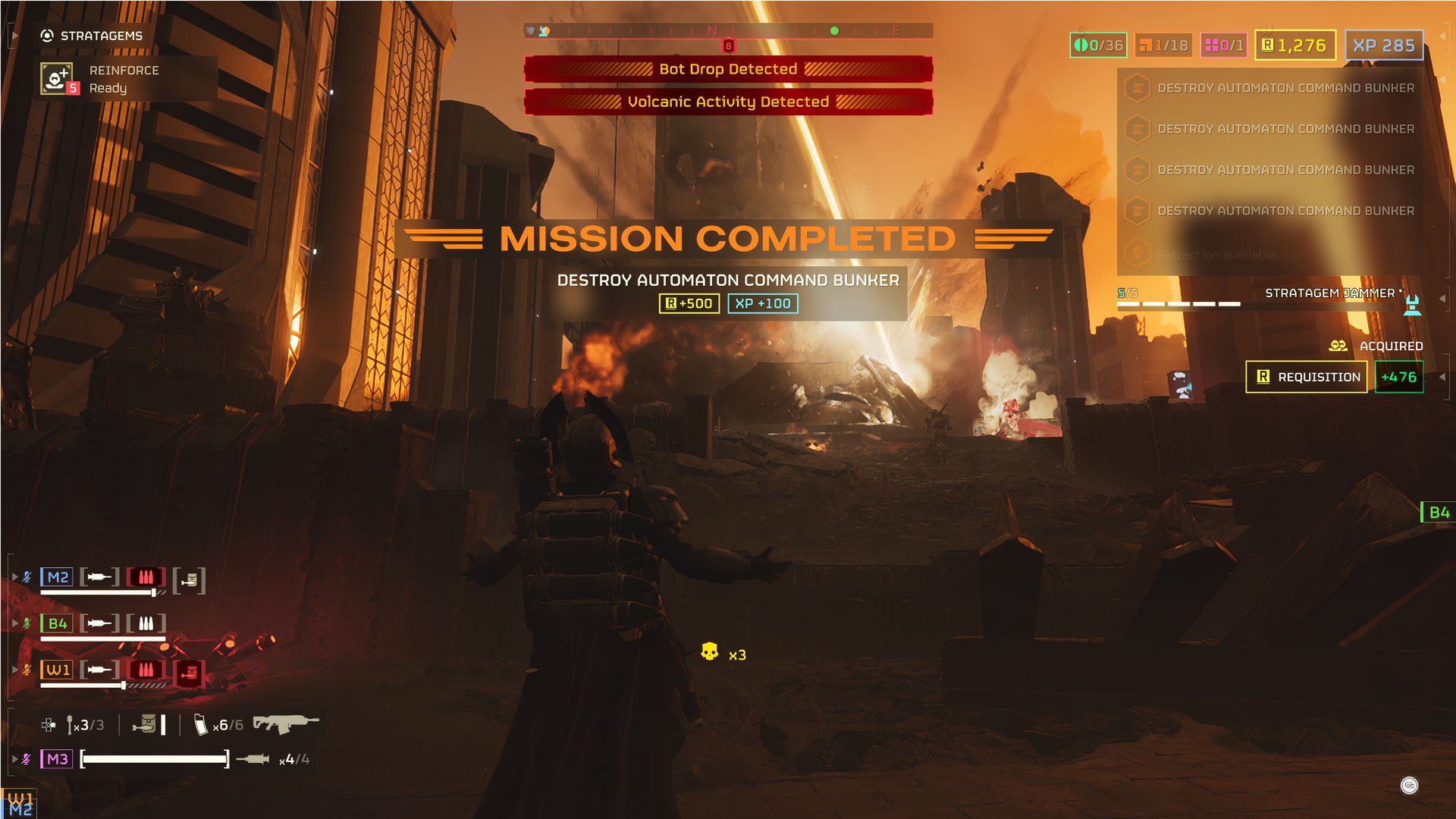Click the Requisition slip icon near +476
The width and height of the screenshot is (1456, 819).
[1263, 377]
